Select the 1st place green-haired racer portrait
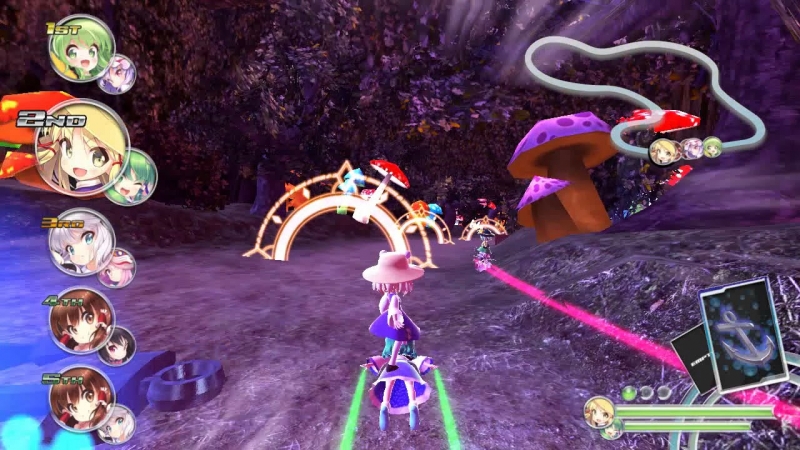The height and width of the screenshot is (450, 800). (x=80, y=50)
